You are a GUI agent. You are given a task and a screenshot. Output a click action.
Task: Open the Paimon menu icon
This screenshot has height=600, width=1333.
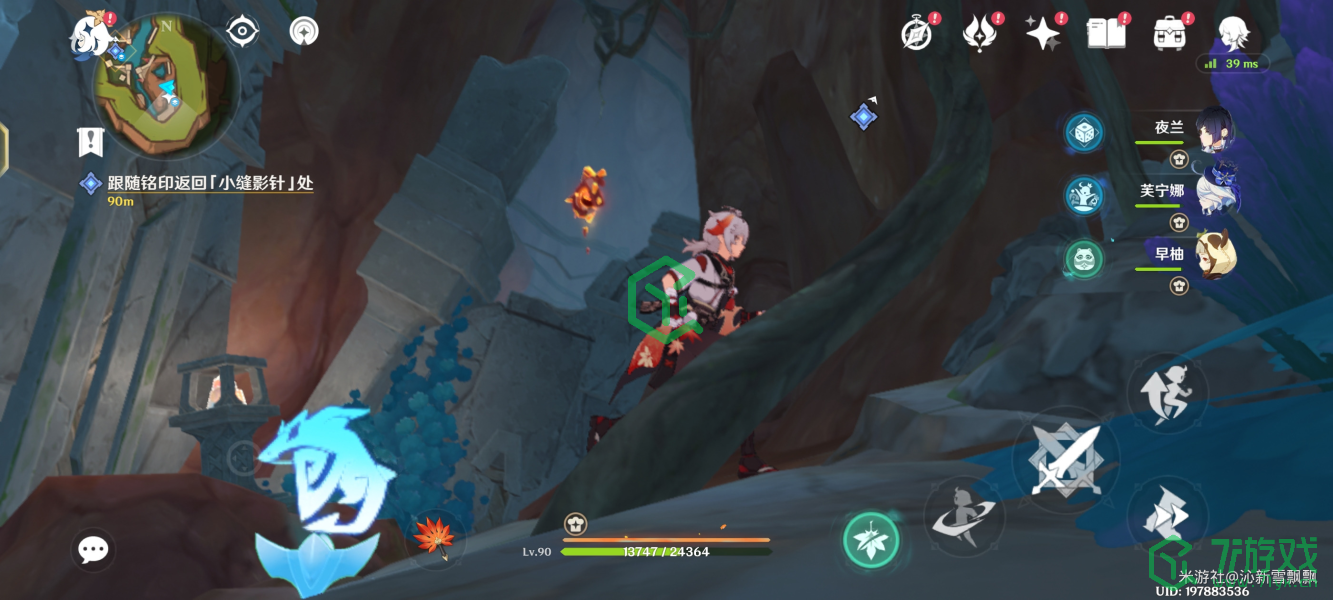click(88, 35)
